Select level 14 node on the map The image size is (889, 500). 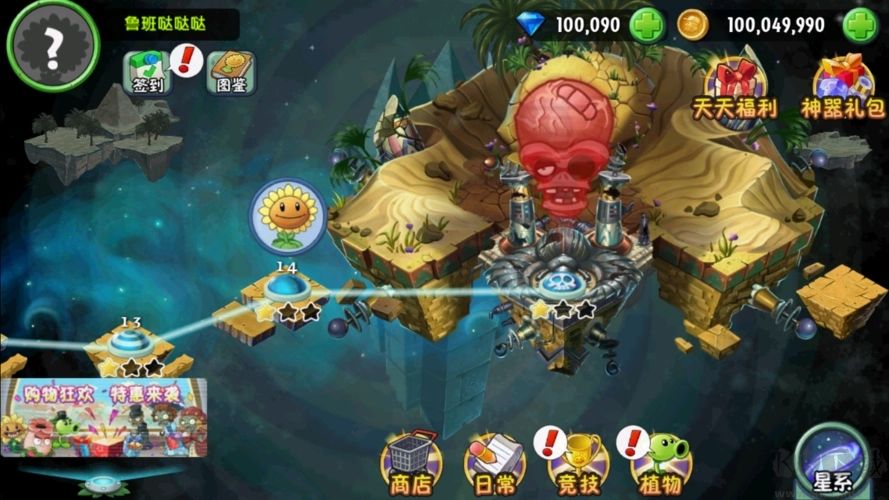(x=287, y=291)
